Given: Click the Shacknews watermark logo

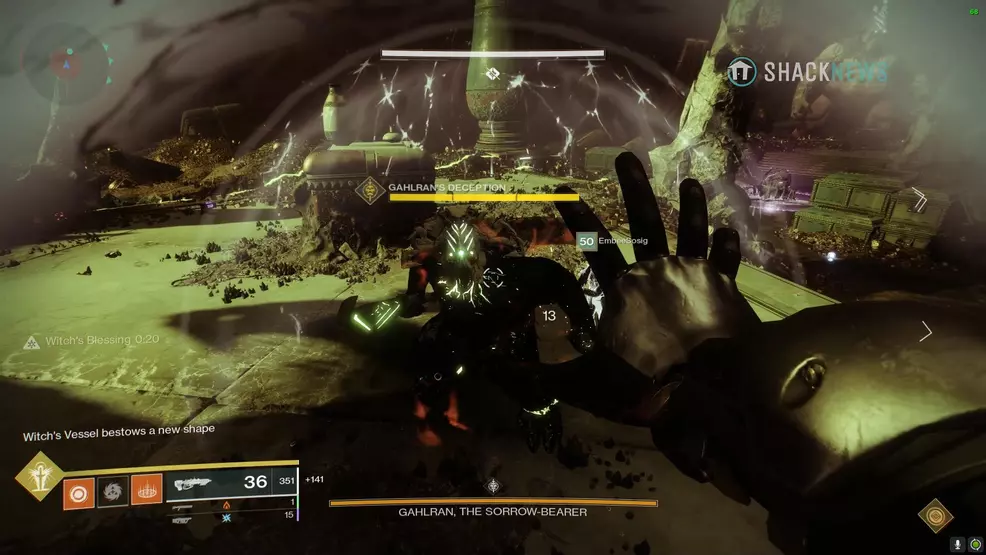Looking at the screenshot, I should click(x=807, y=72).
